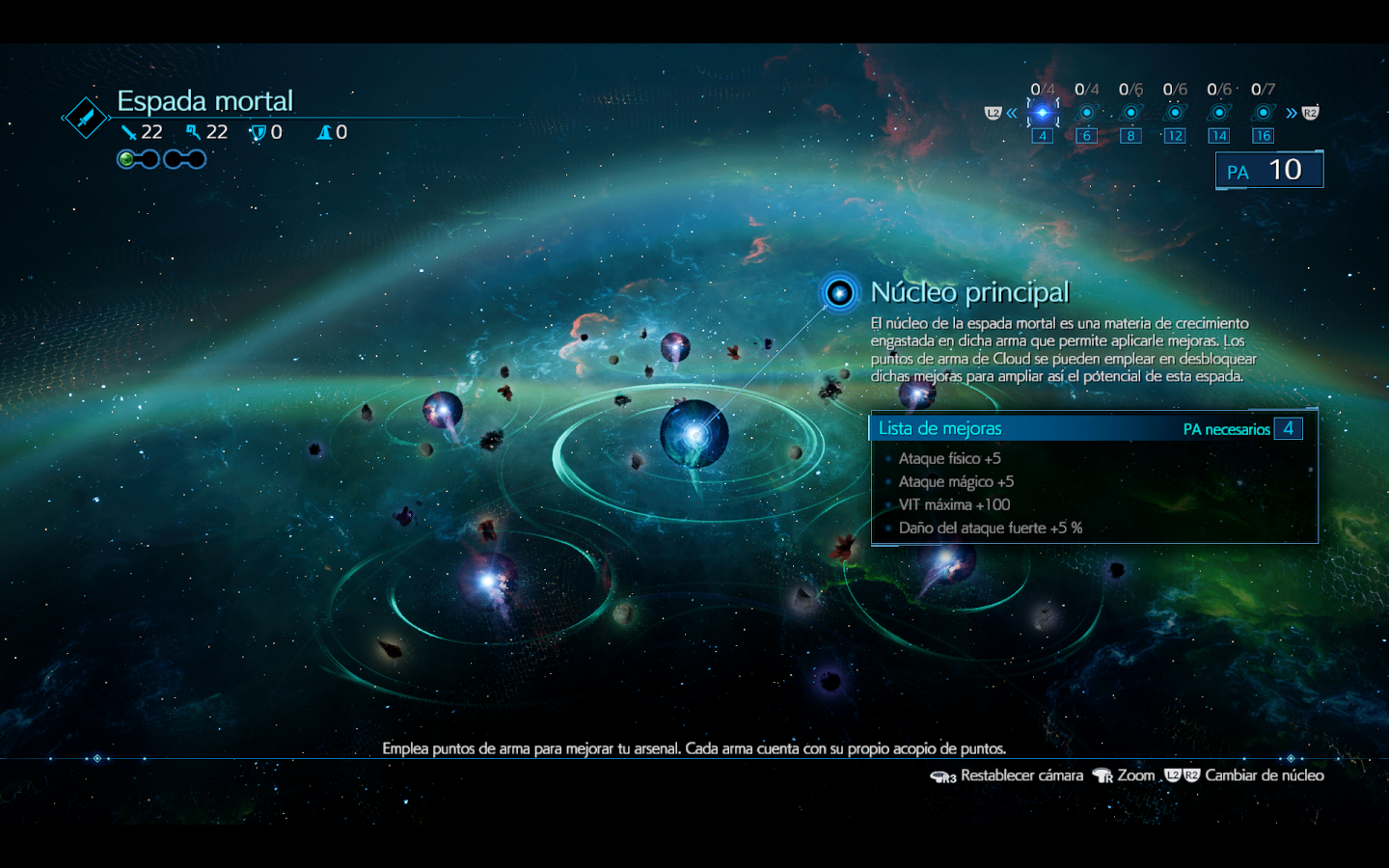Switch to the level 8 core tab
The image size is (1389, 868).
click(1130, 113)
